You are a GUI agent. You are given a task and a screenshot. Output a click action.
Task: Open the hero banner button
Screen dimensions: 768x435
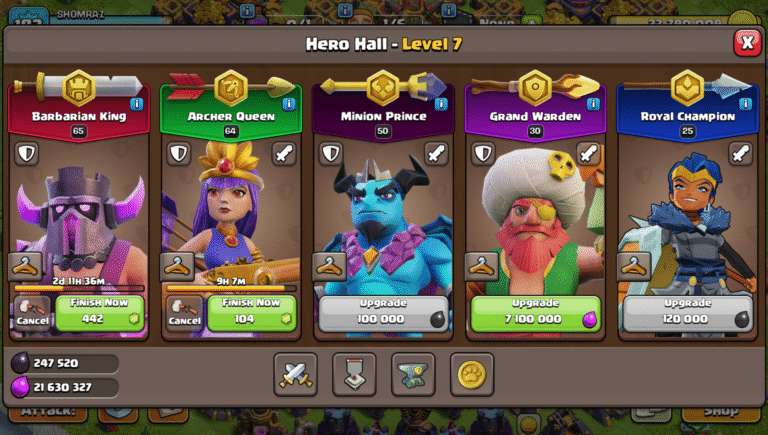(x=354, y=374)
